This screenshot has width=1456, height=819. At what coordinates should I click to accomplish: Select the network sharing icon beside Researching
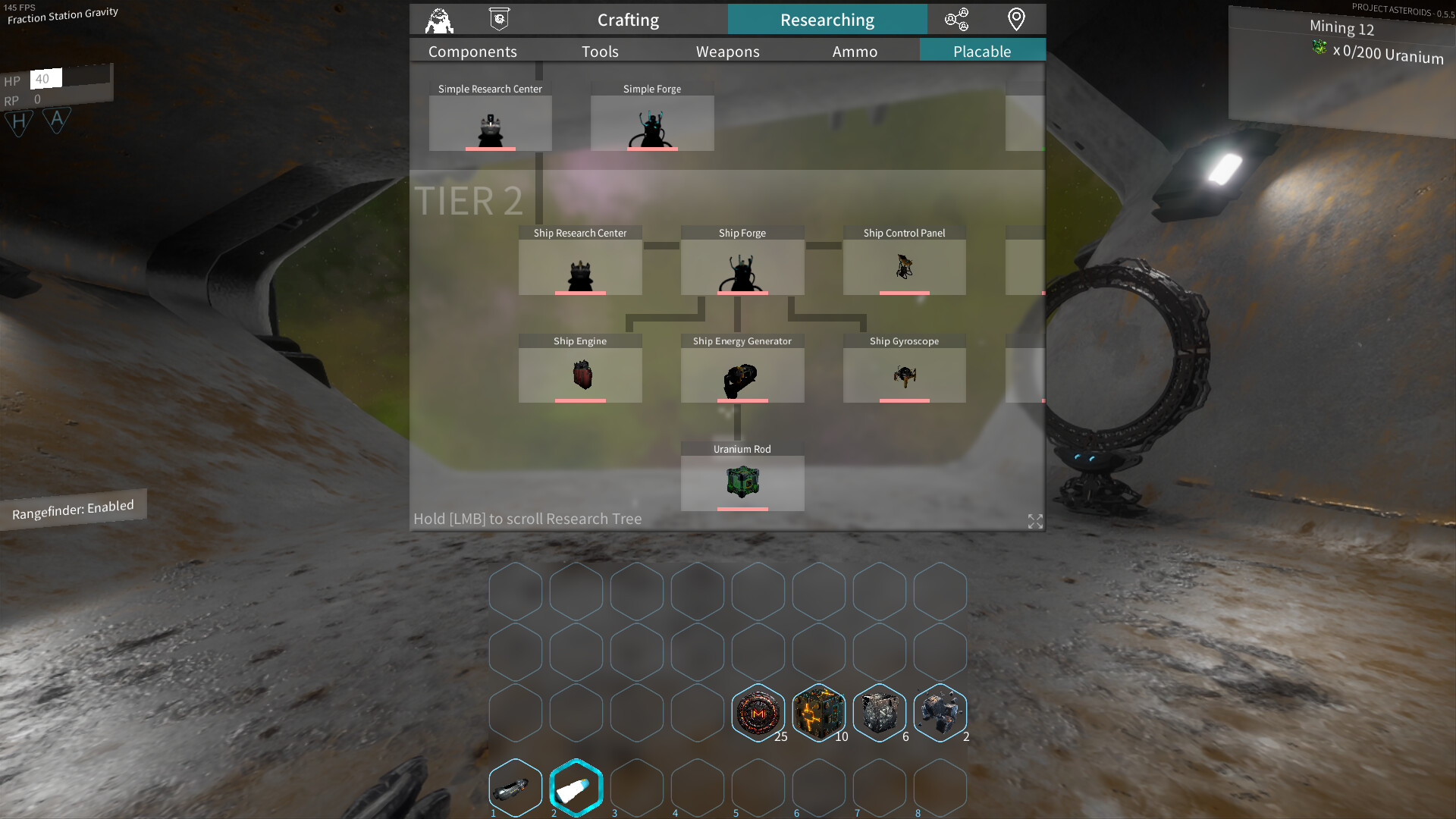click(x=958, y=19)
